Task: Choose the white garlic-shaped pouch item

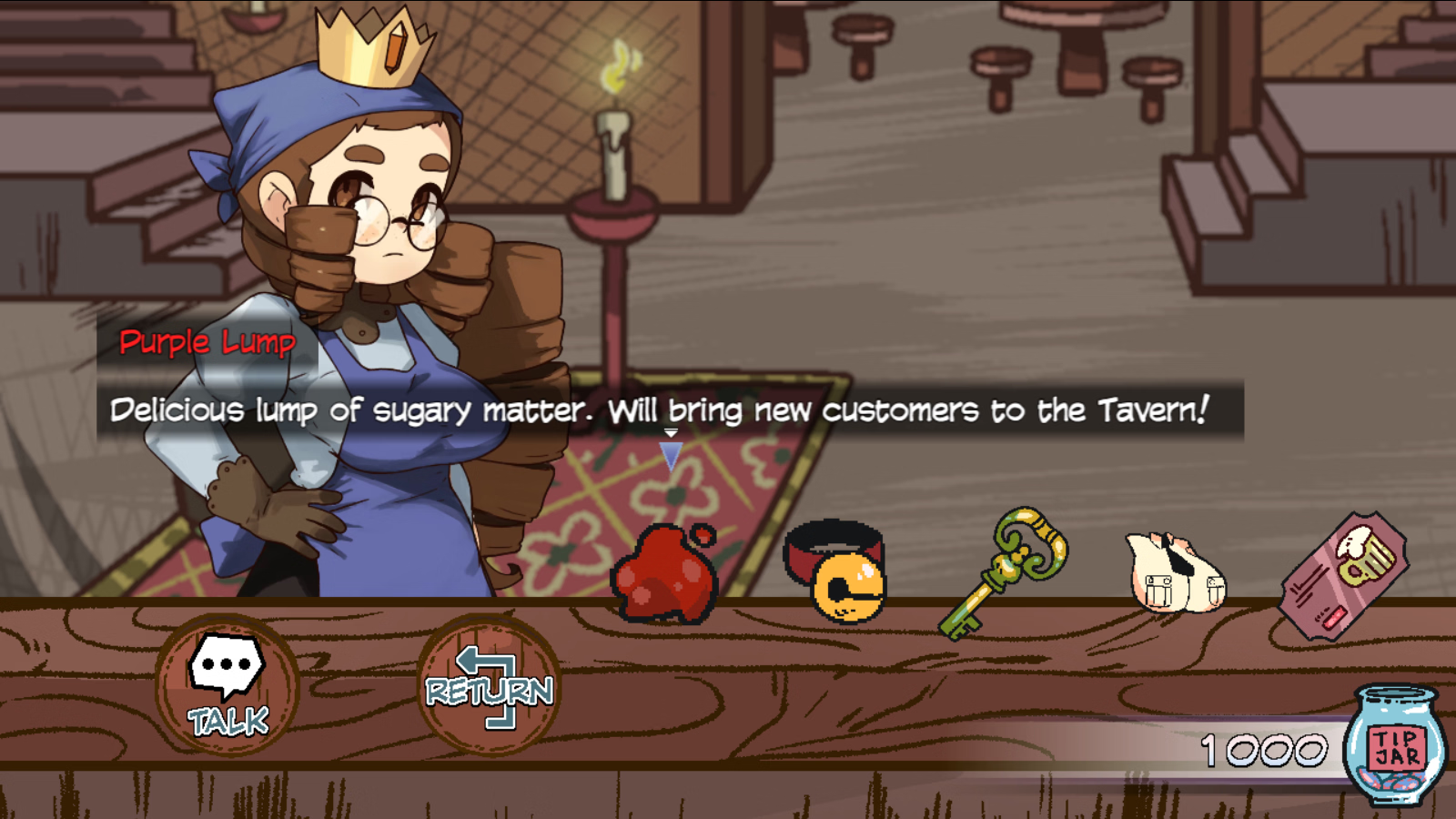Action: (1175, 572)
